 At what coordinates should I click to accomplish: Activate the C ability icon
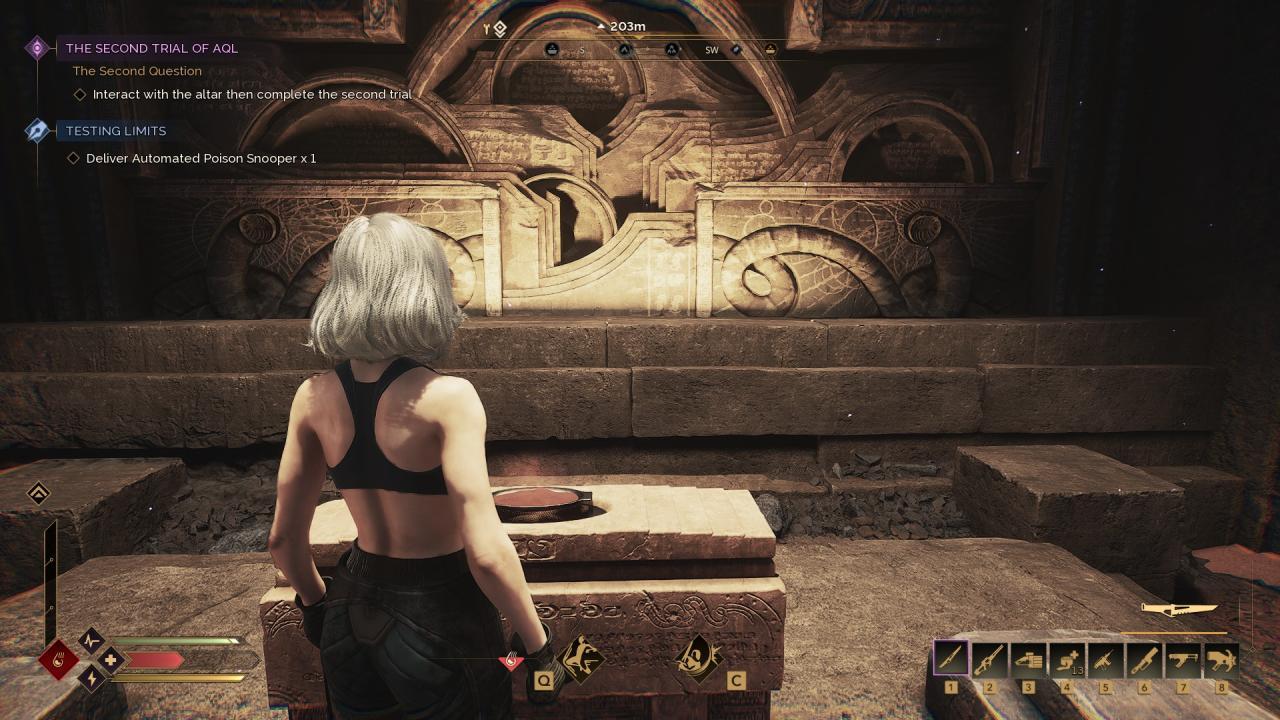coord(697,659)
